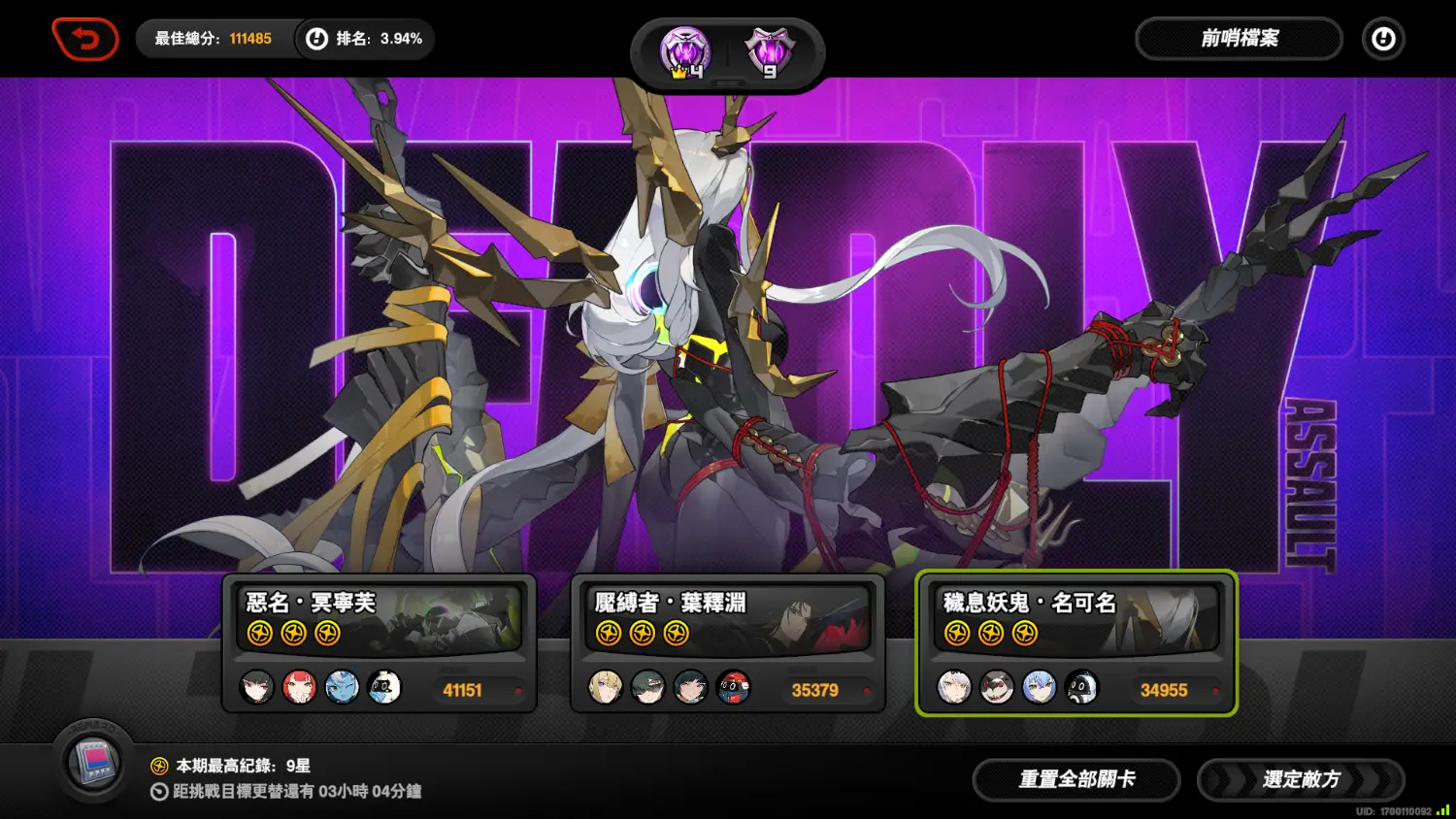This screenshot has width=1456, height=819.
Task: Go back with the red return arrow
Action: tap(85, 40)
